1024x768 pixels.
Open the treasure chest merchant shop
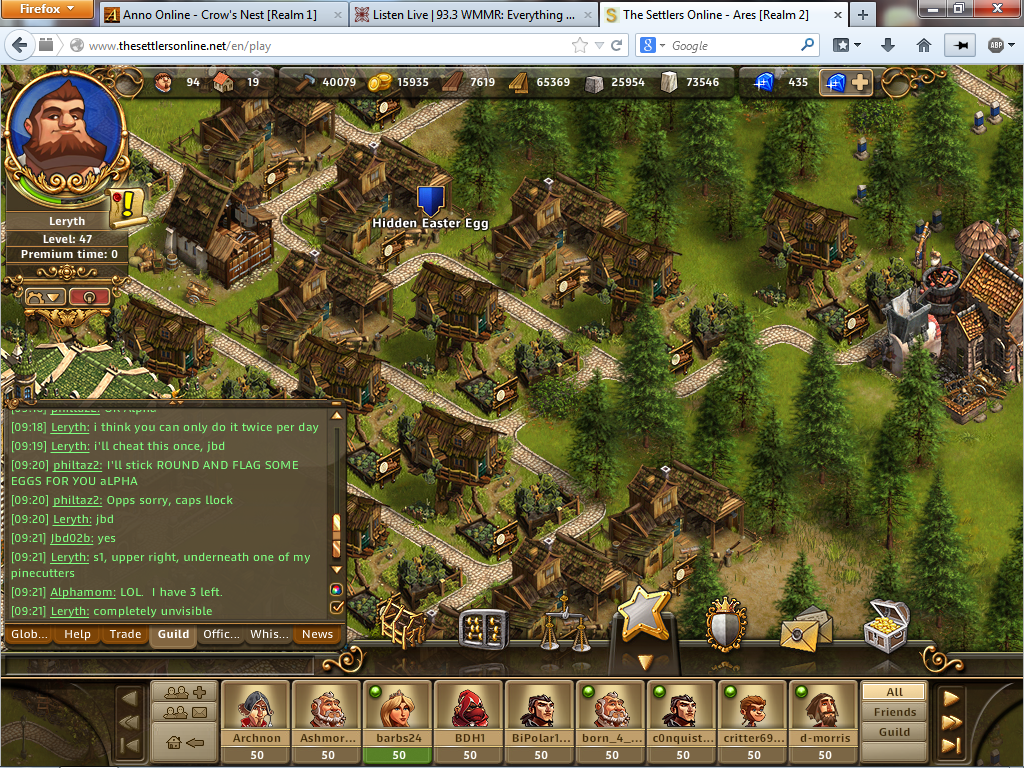click(886, 624)
